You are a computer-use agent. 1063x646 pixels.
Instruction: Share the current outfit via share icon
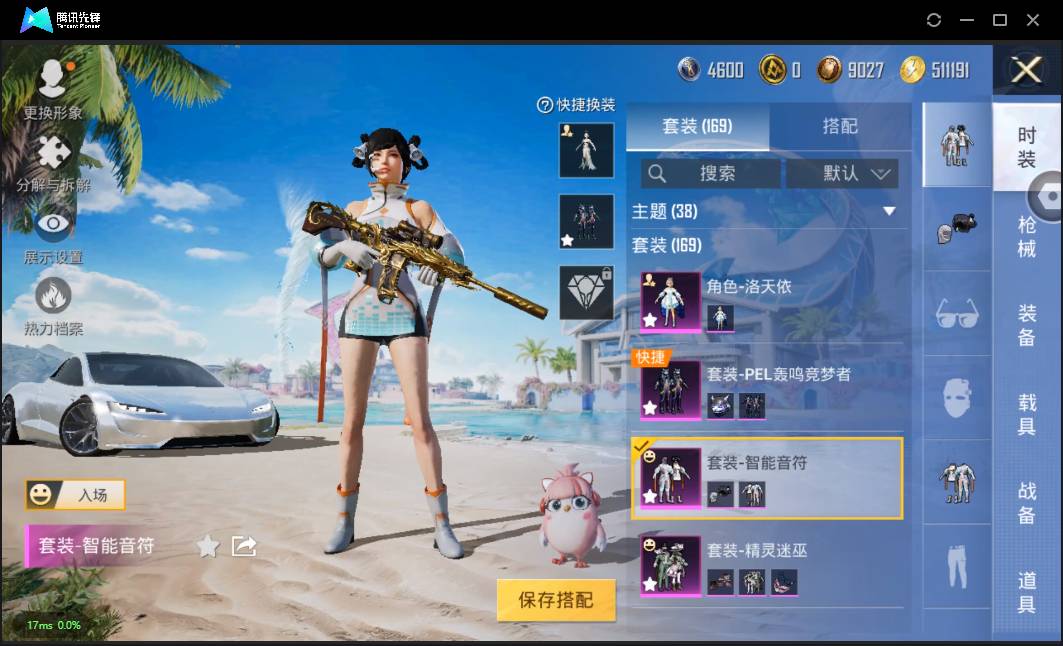[244, 546]
